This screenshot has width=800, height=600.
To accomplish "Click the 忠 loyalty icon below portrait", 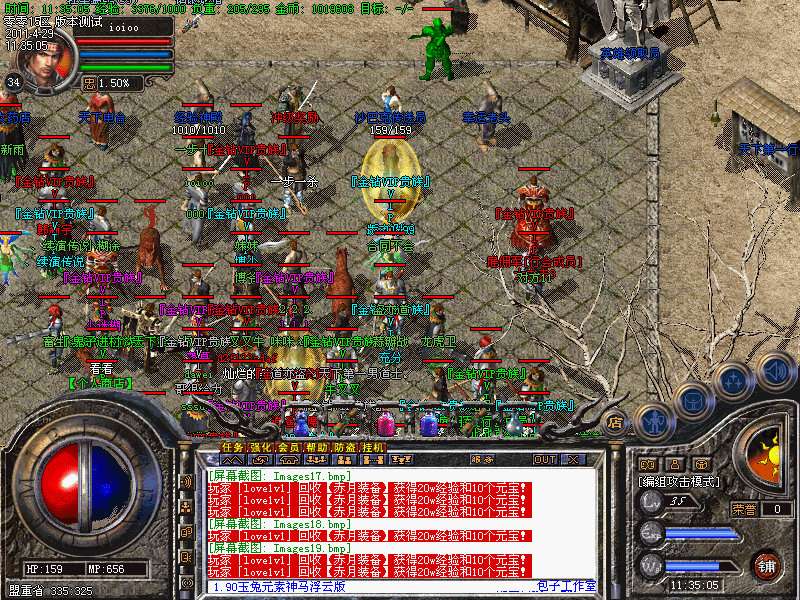I will (x=88, y=83).
